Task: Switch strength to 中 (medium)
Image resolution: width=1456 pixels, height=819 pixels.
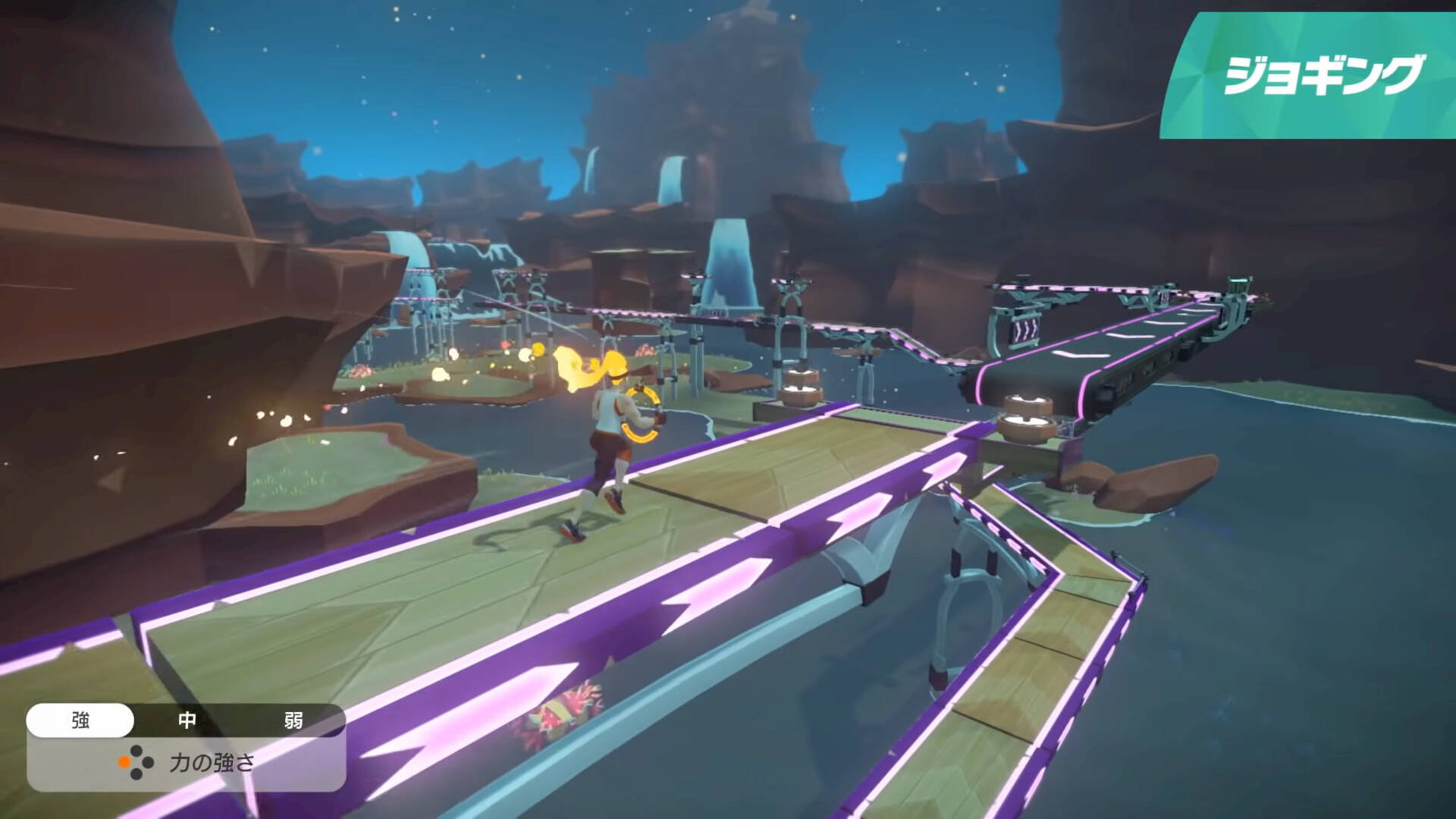Action: click(187, 720)
